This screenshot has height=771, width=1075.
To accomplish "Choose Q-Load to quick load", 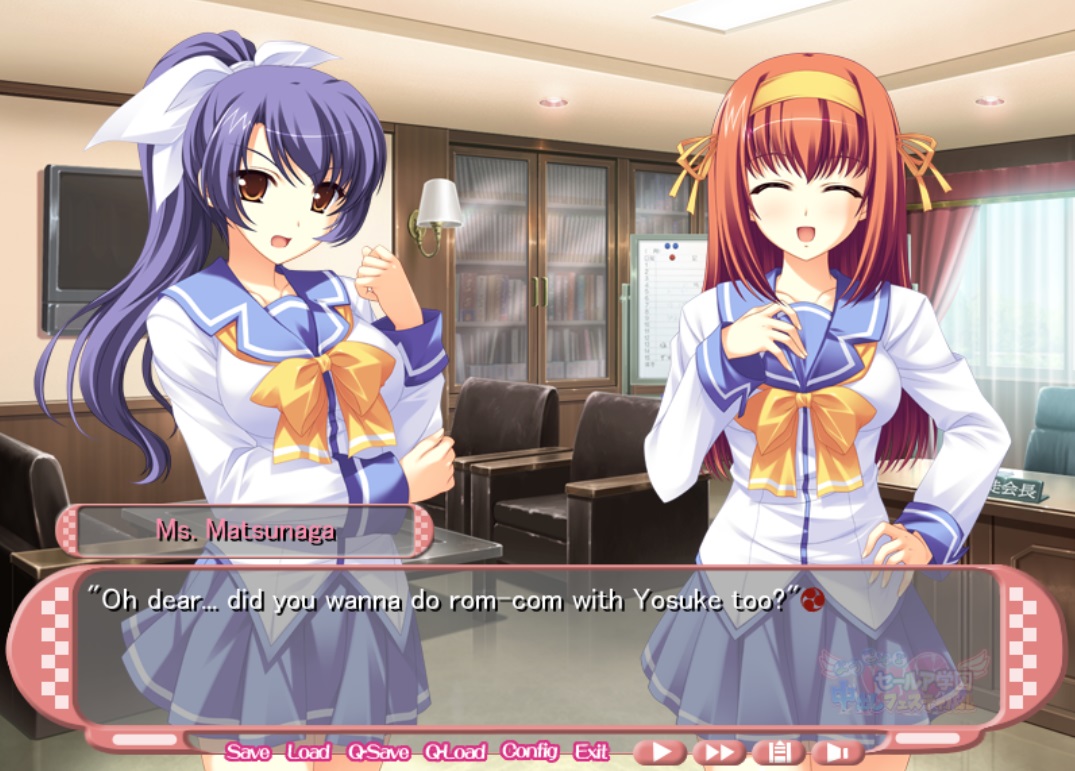I will point(454,752).
